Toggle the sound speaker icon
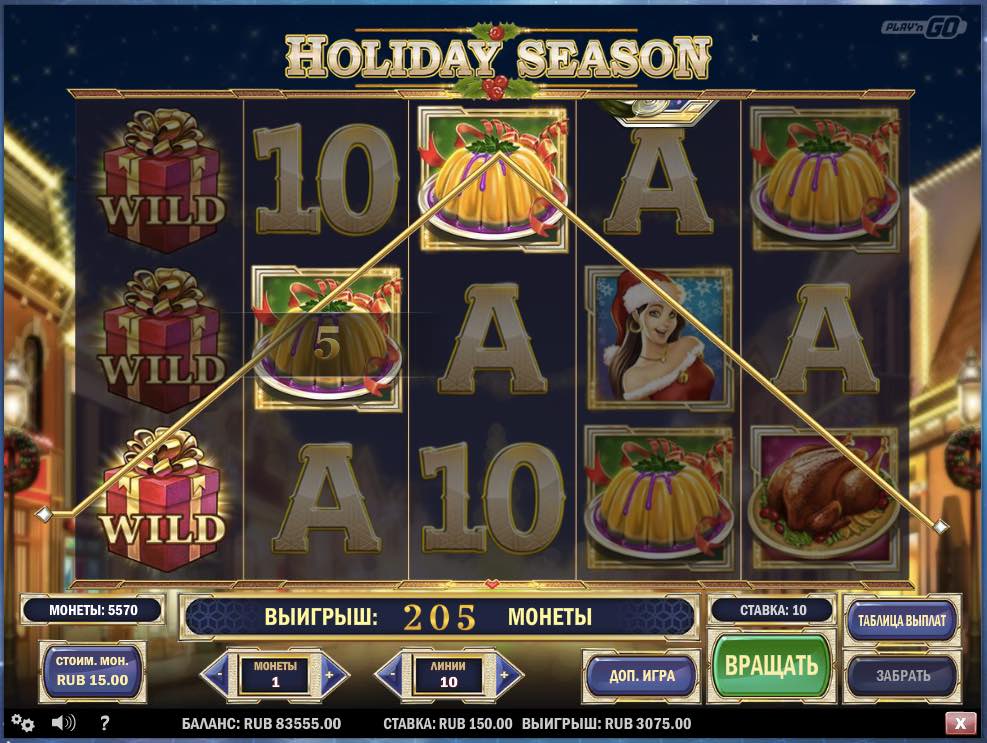This screenshot has height=743, width=987. pos(64,722)
